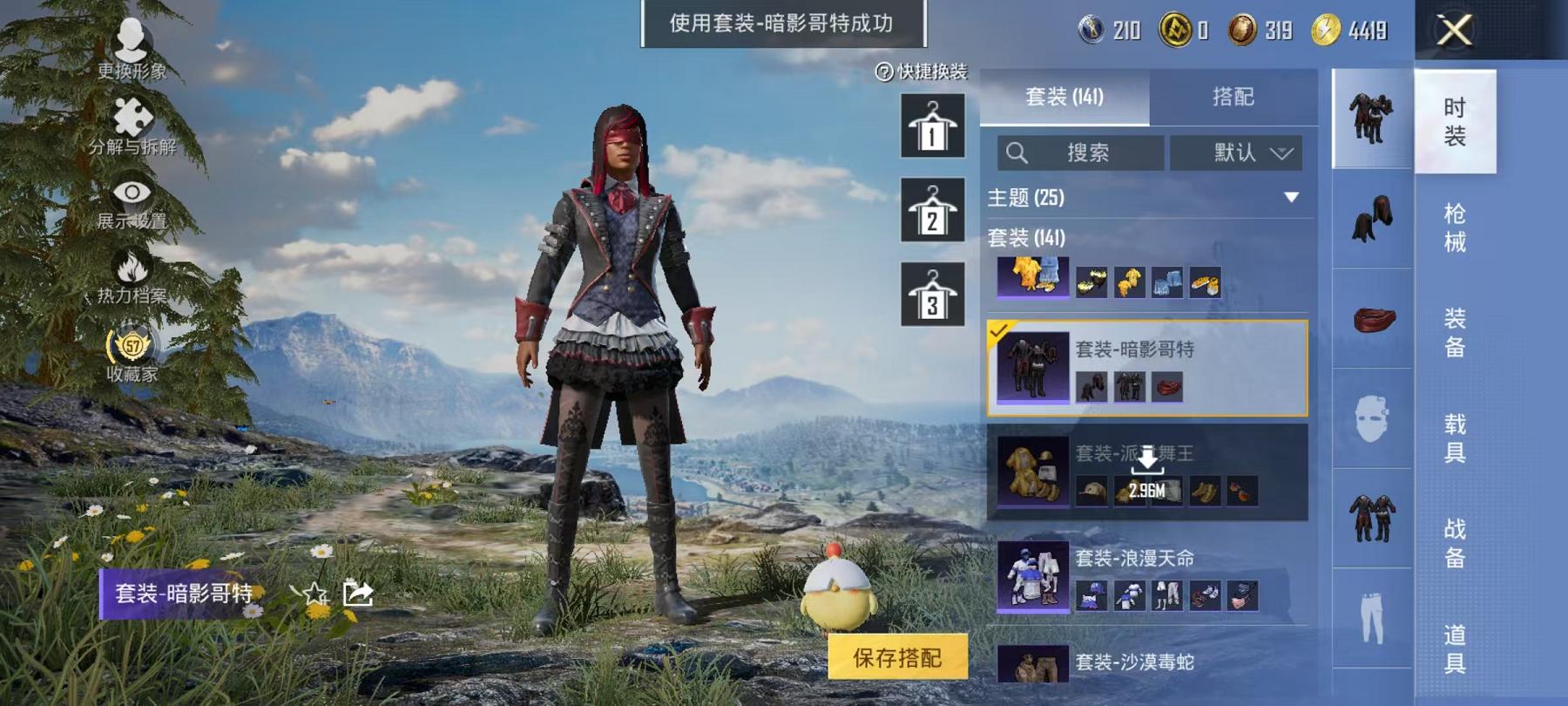Click the search input field
This screenshot has height=706, width=1568.
[x=1080, y=153]
